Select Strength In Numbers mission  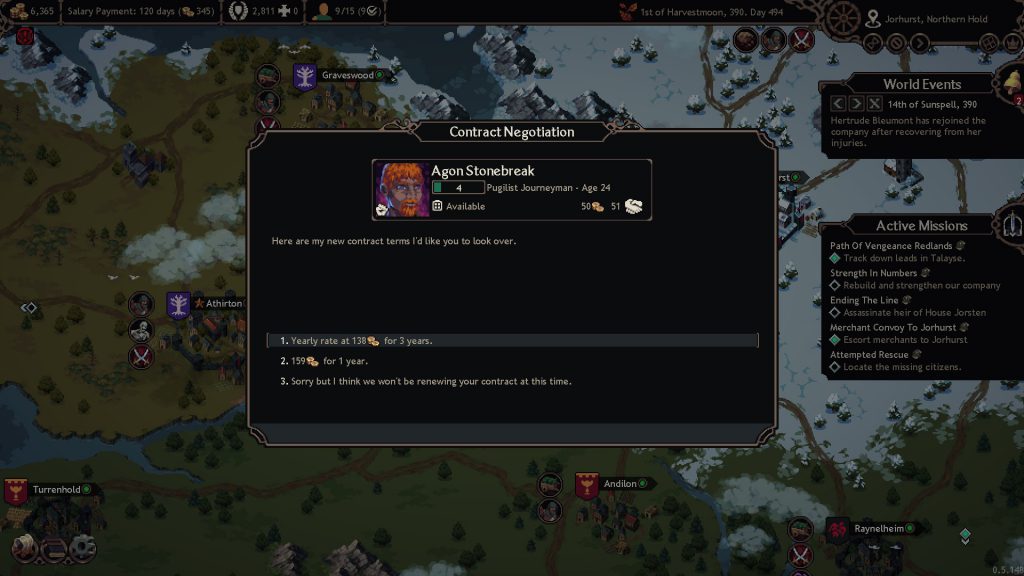click(875, 272)
